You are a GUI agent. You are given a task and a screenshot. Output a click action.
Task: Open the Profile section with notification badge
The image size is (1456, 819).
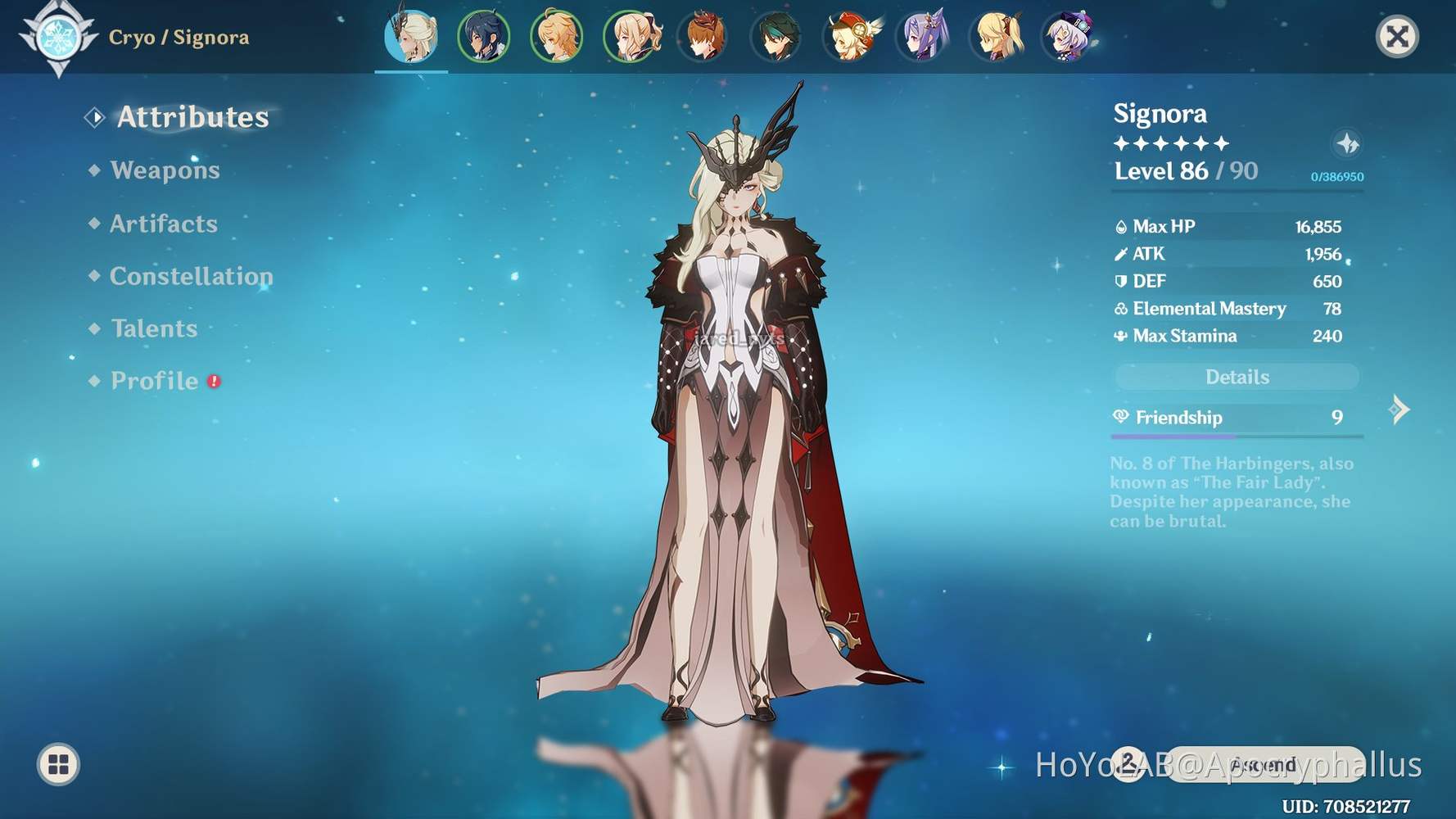(153, 380)
